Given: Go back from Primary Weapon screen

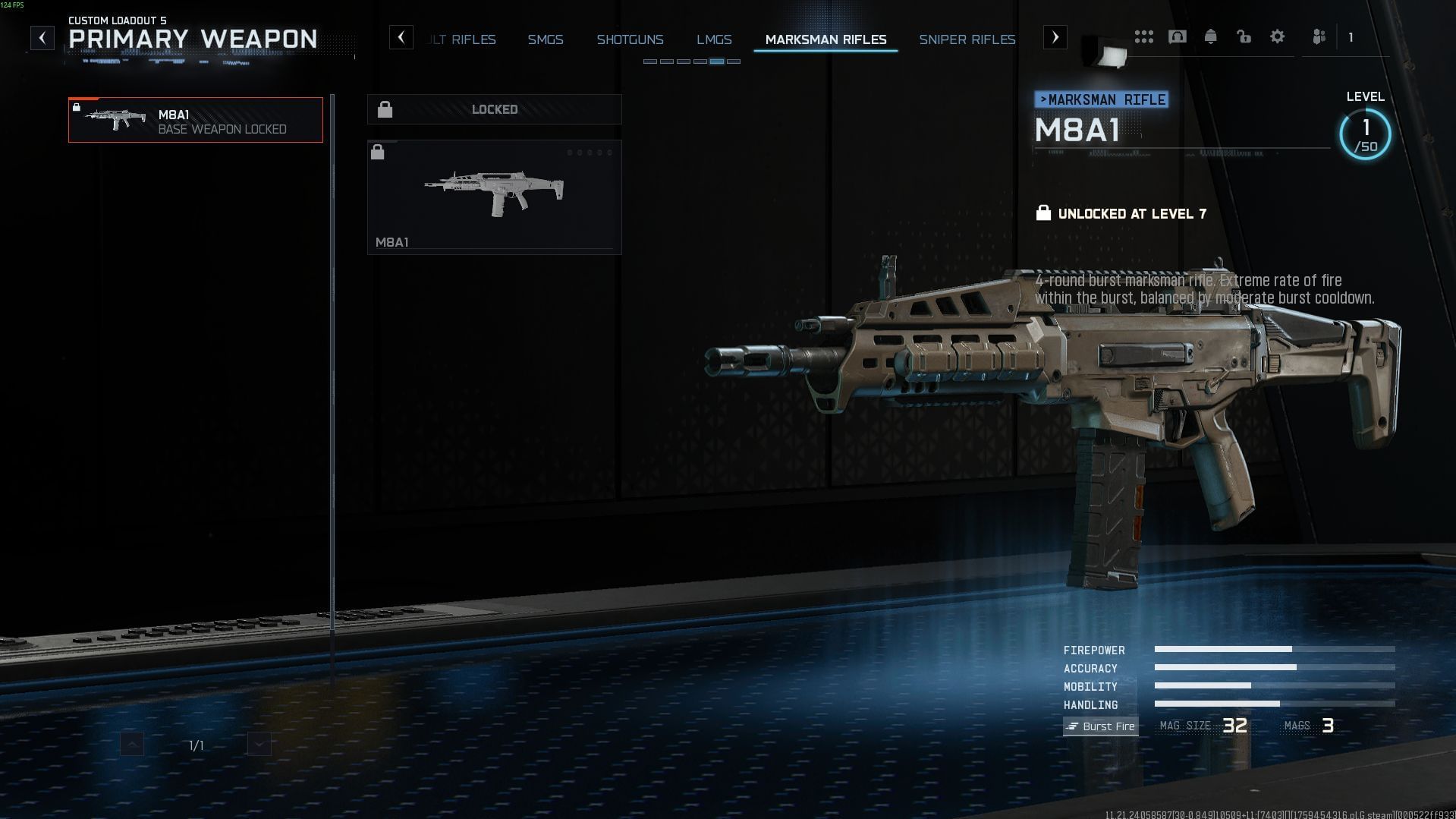Looking at the screenshot, I should [42, 38].
